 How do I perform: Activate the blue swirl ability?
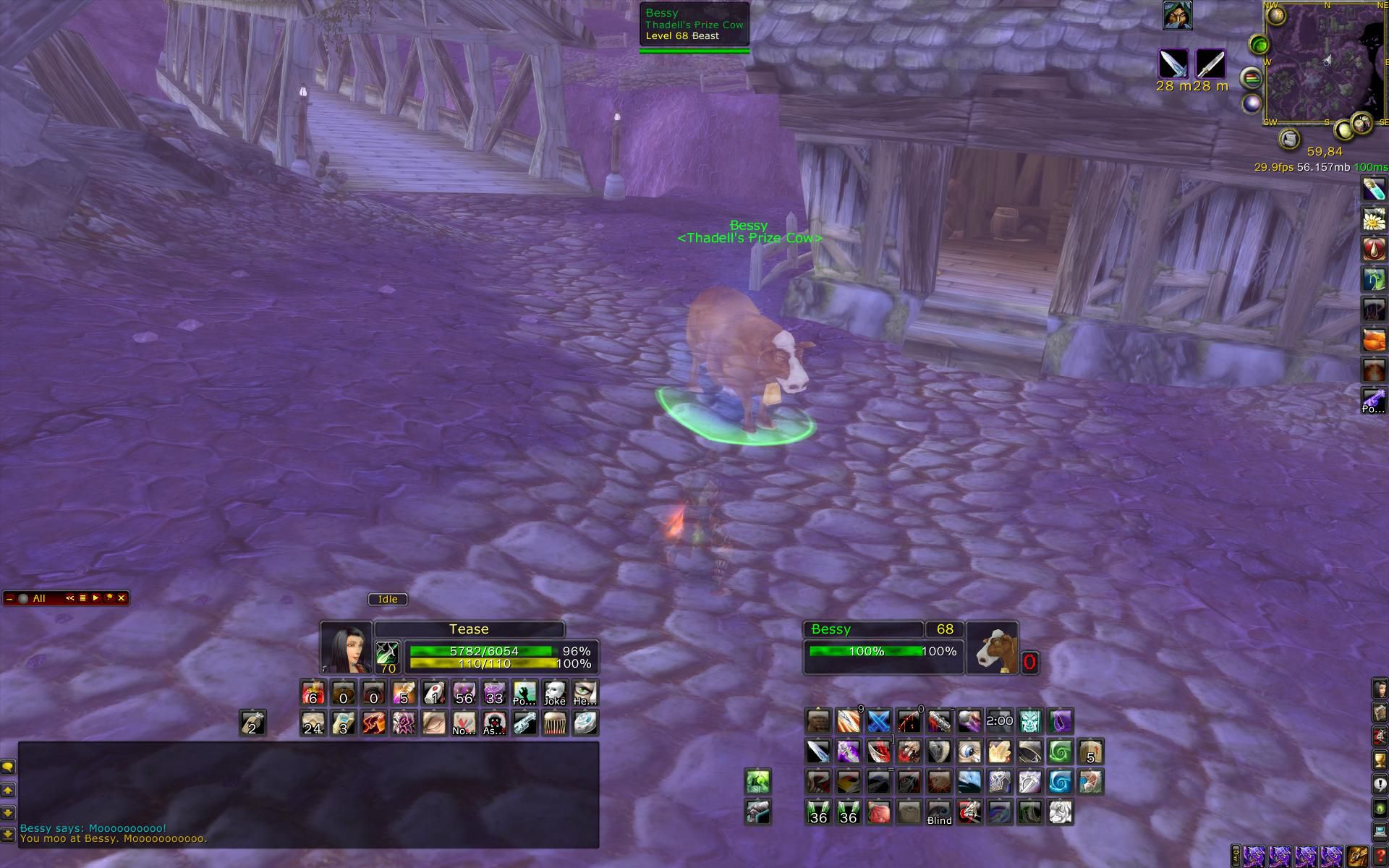pos(1060,782)
